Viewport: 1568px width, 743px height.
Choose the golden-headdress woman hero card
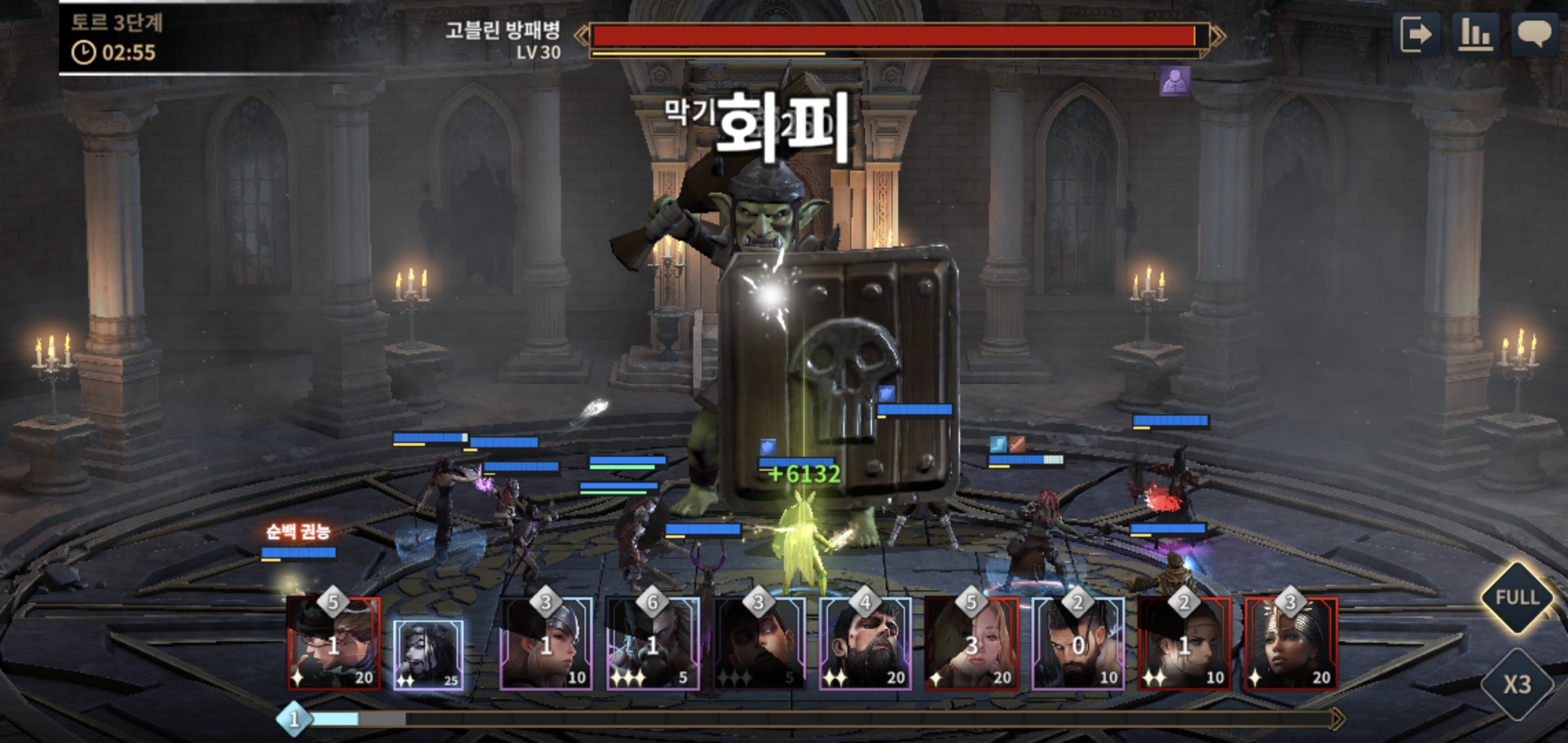[1291, 643]
